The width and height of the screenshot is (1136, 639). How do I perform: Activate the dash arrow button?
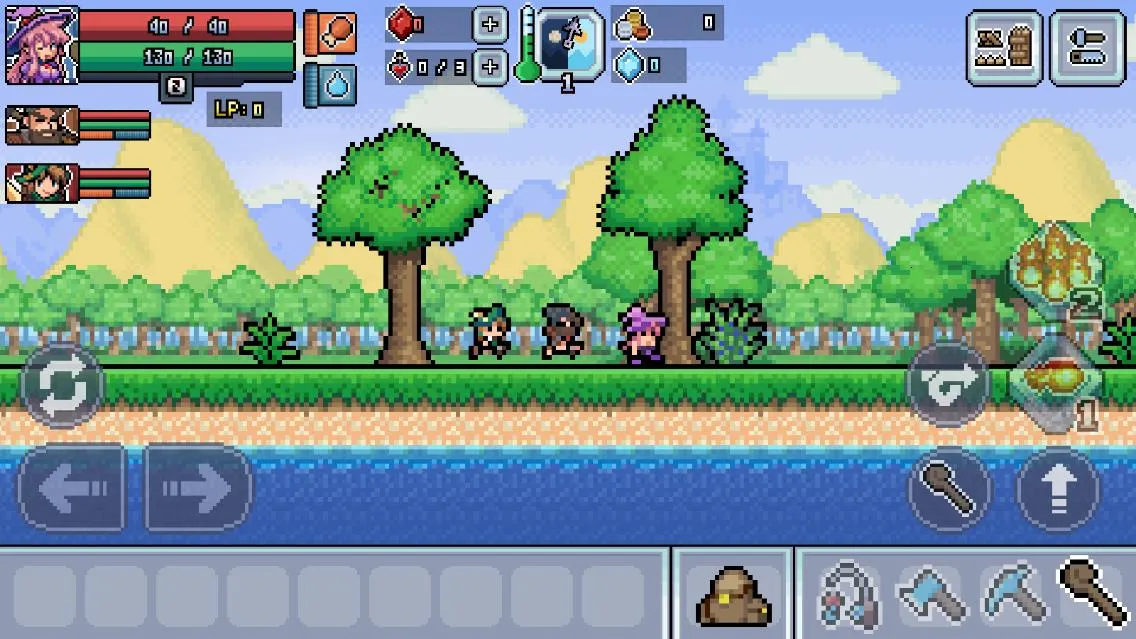[x=947, y=385]
